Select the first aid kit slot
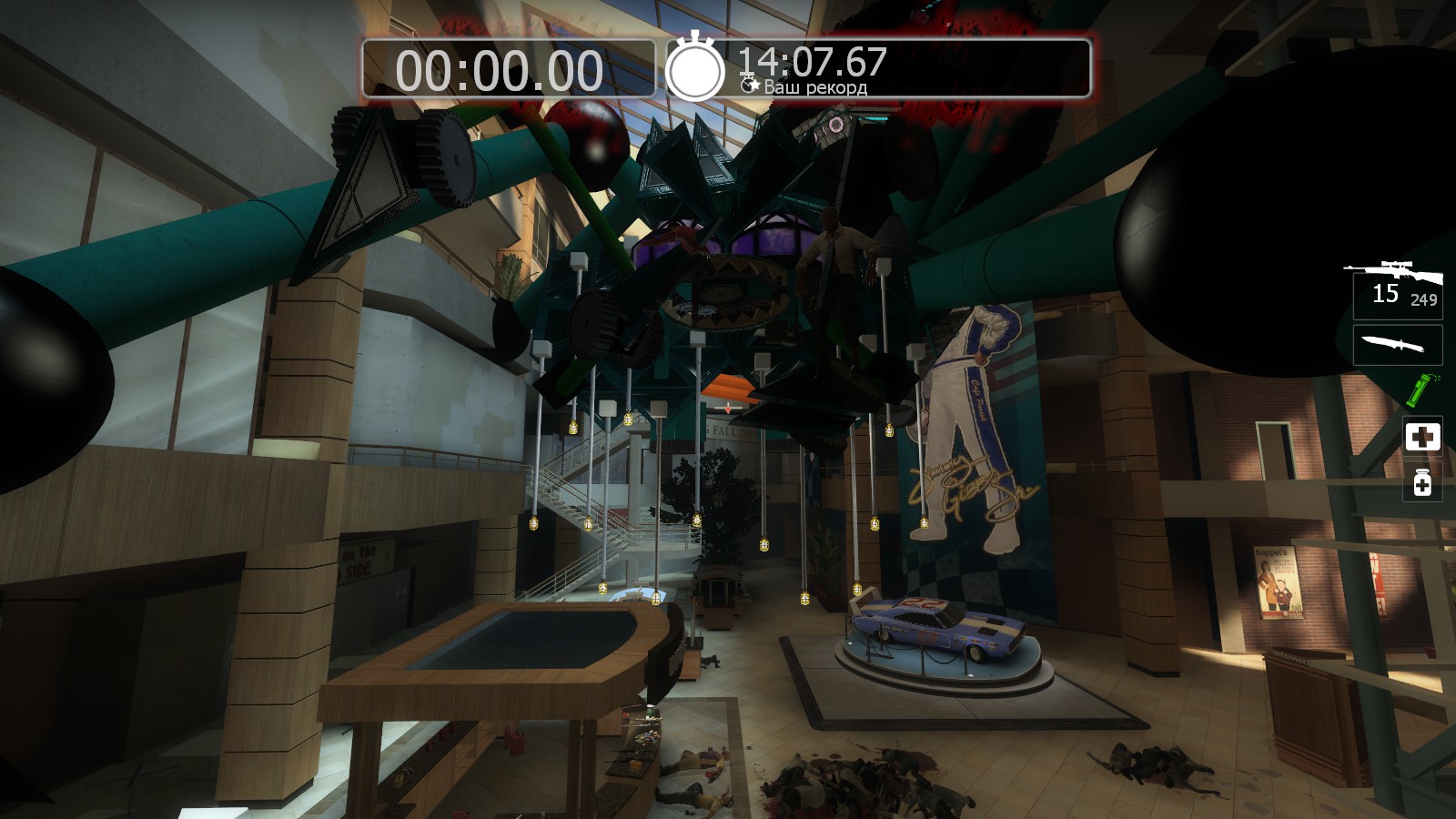 pos(1422,437)
